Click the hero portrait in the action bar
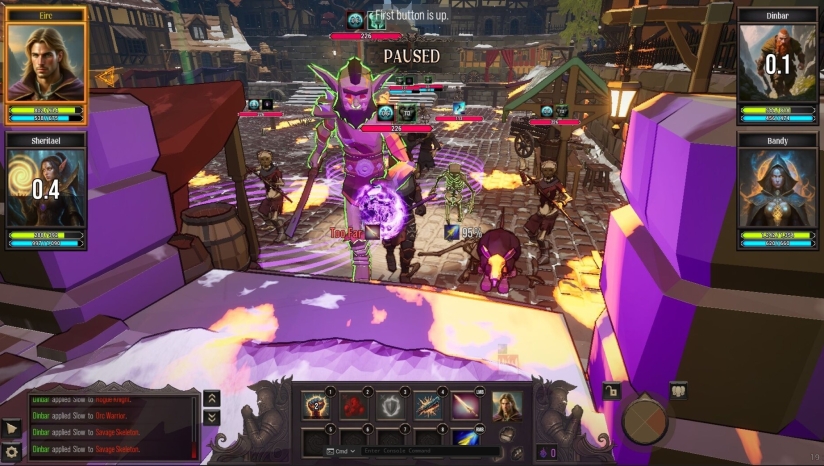824x466 pixels. pos(507,405)
